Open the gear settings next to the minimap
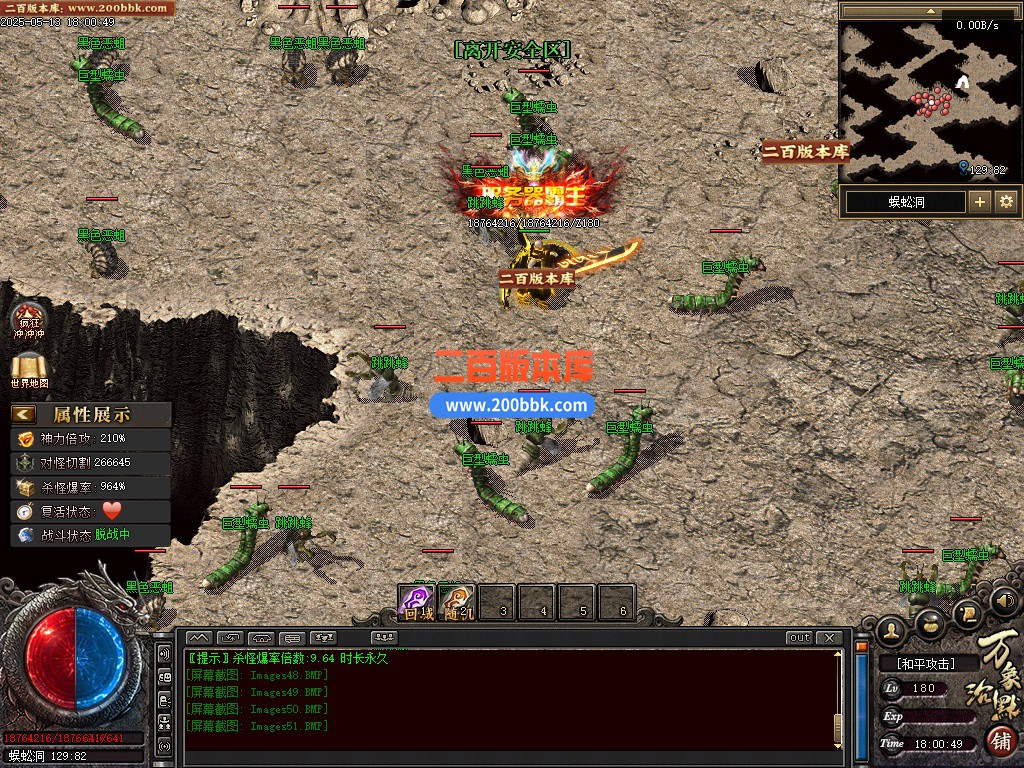This screenshot has height=768, width=1024. 1006,202
